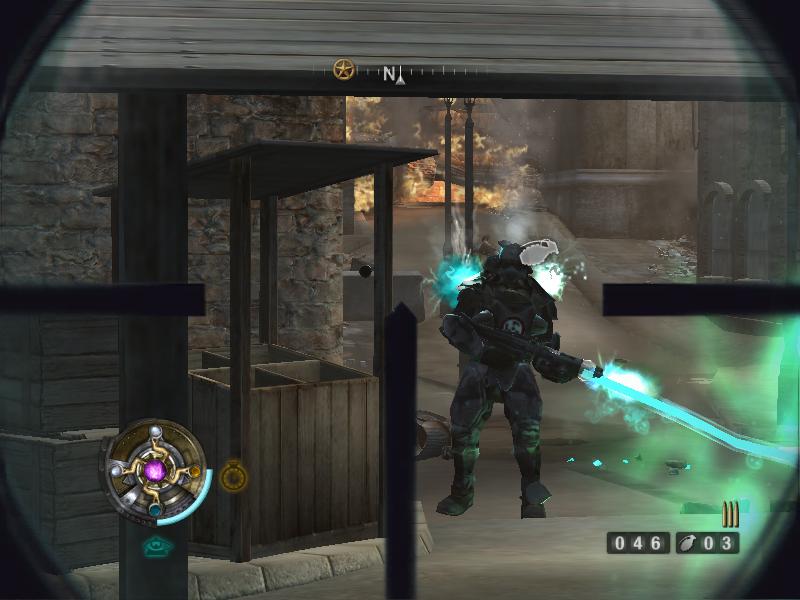Image resolution: width=800 pixels, height=600 pixels.
Task: Click the glowing gold pocket watch icon
Action: click(x=233, y=477)
